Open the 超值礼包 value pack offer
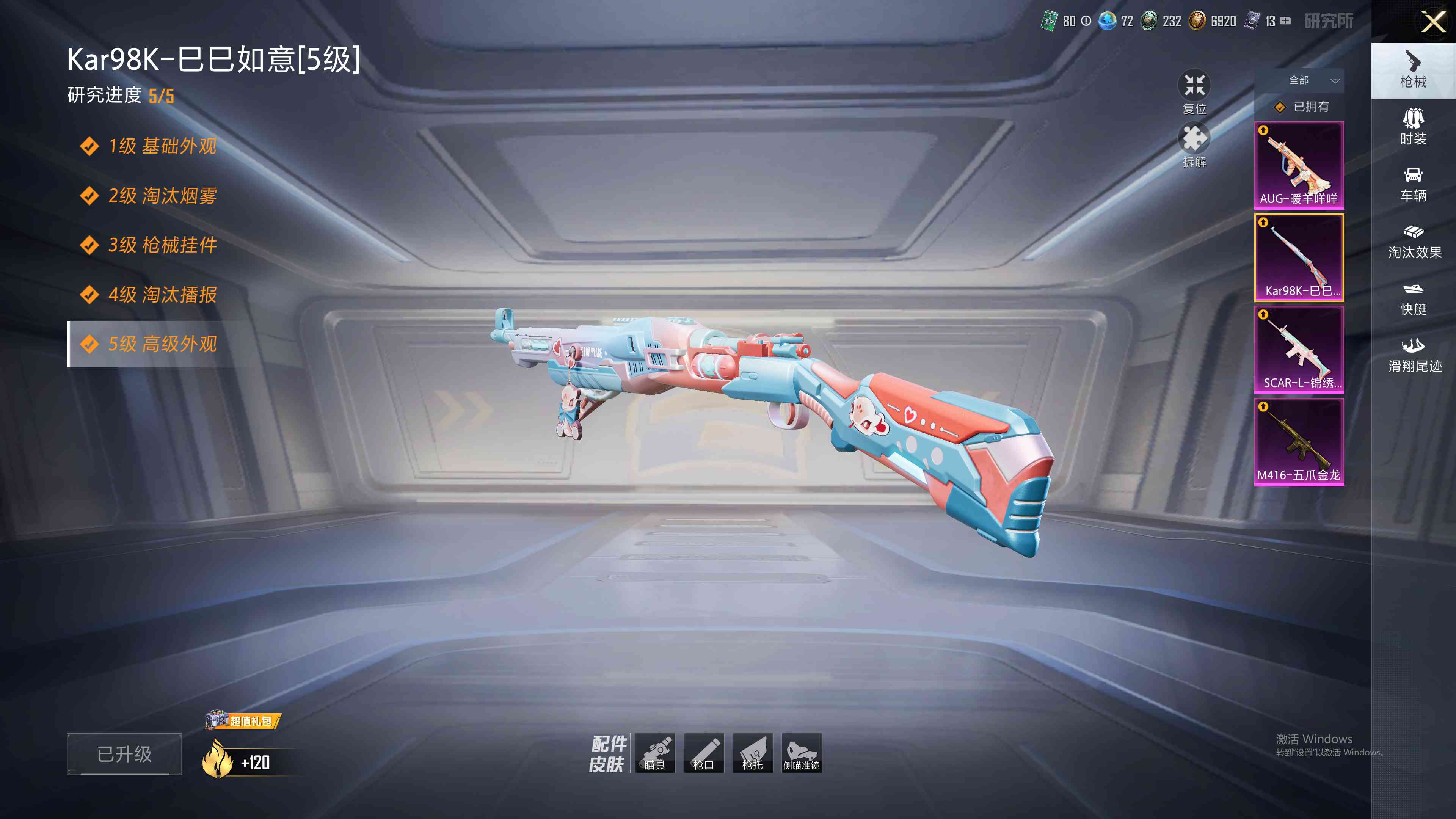Viewport: 1456px width, 819px height. [243, 721]
